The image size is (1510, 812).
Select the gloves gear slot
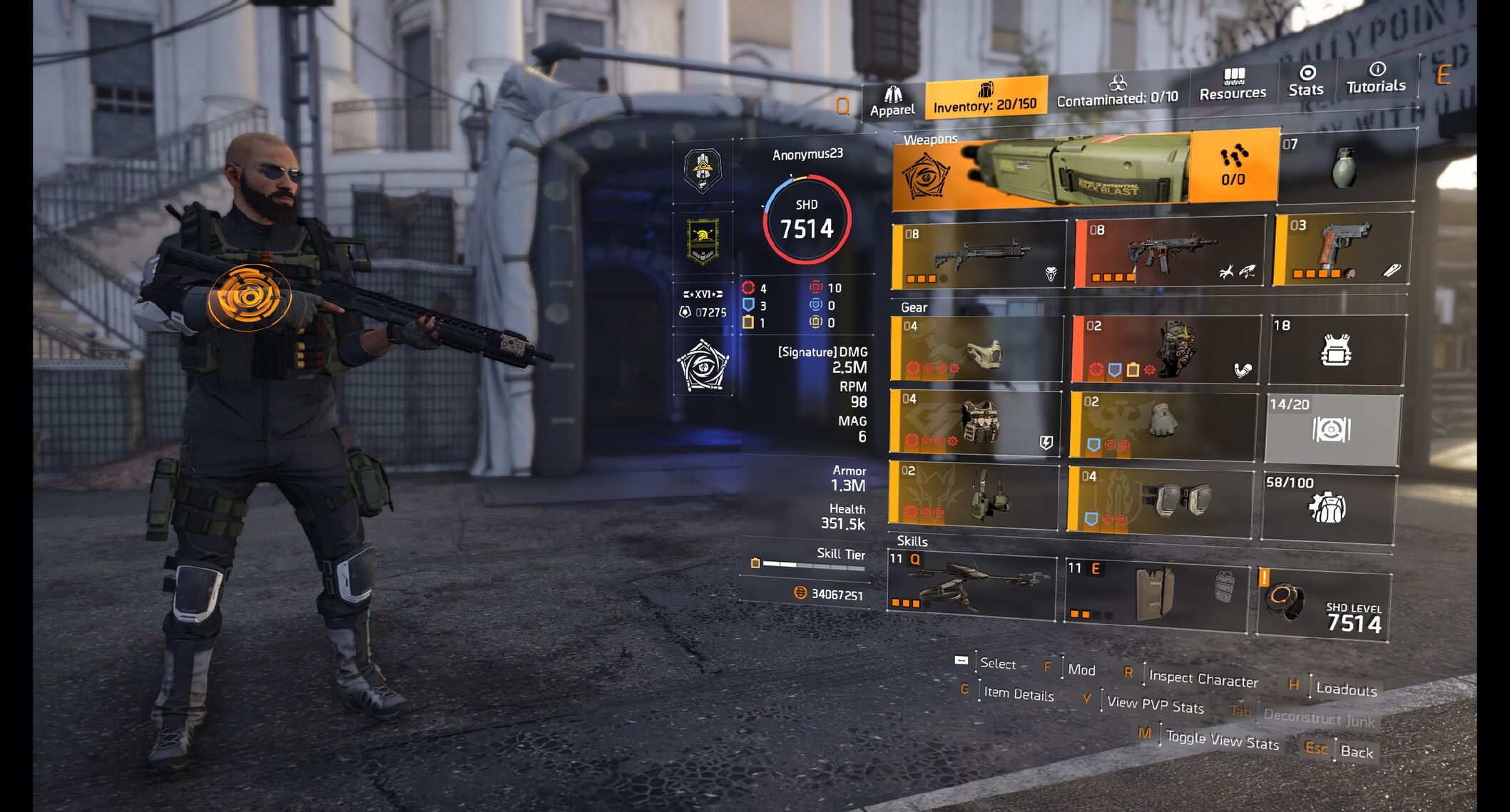click(1163, 425)
